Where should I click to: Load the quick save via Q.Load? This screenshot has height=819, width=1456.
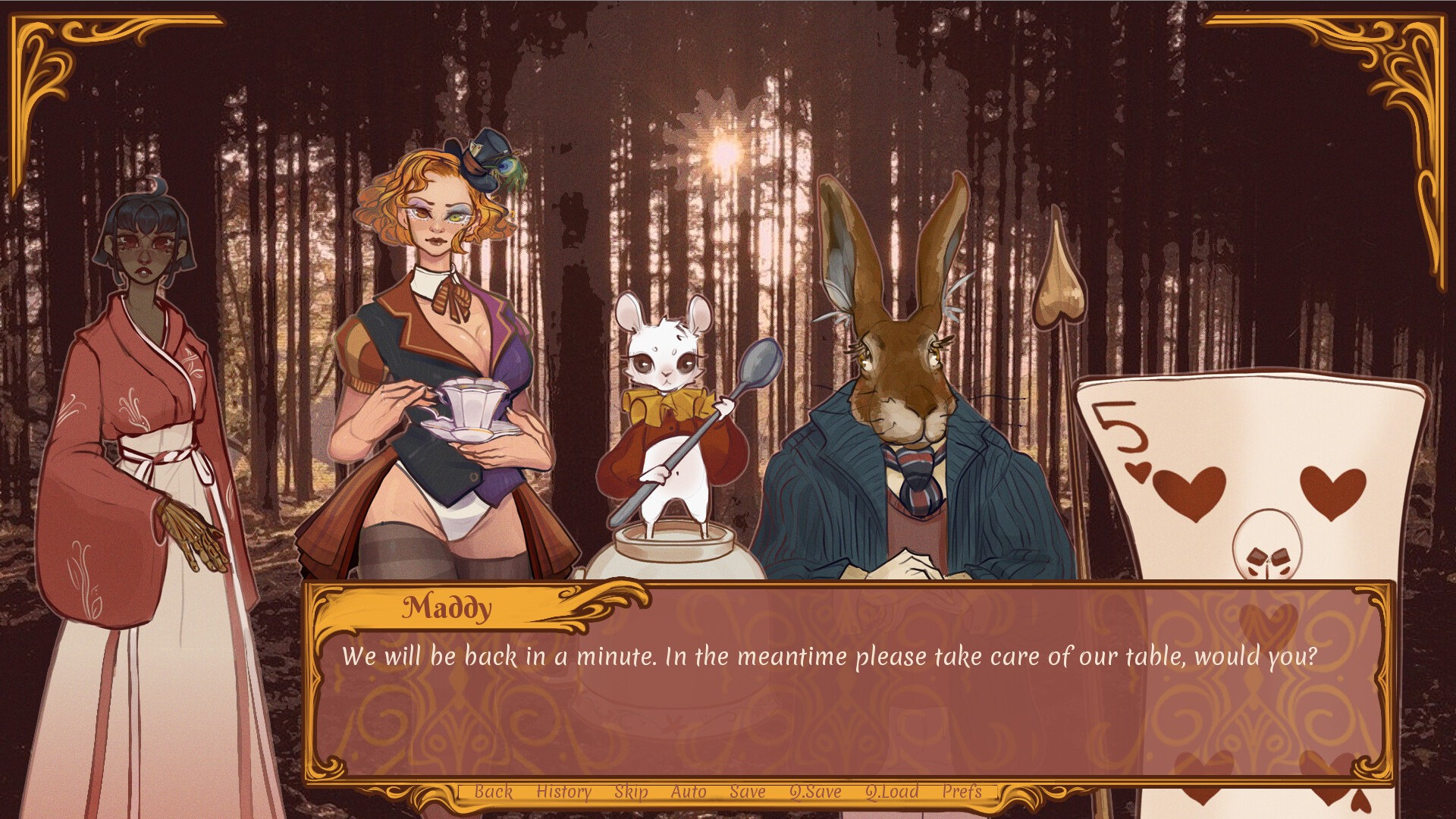893,792
